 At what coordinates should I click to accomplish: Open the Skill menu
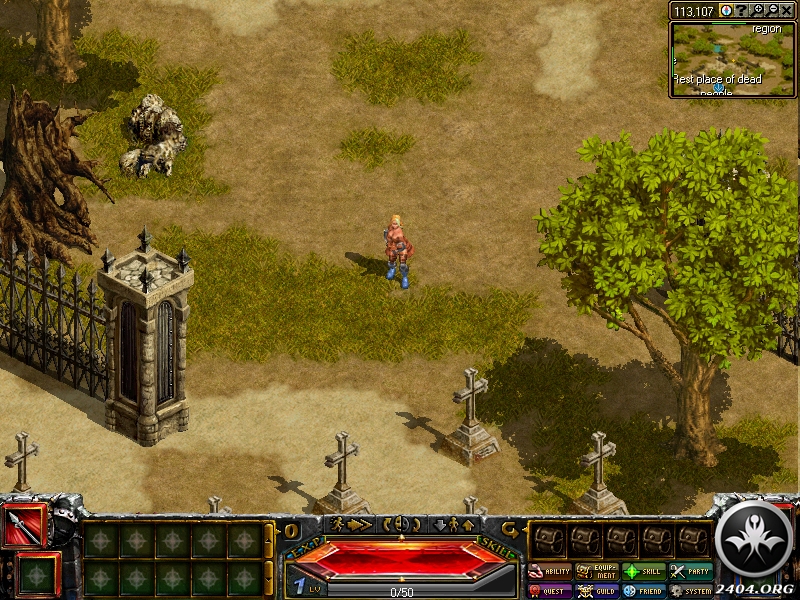click(x=644, y=571)
